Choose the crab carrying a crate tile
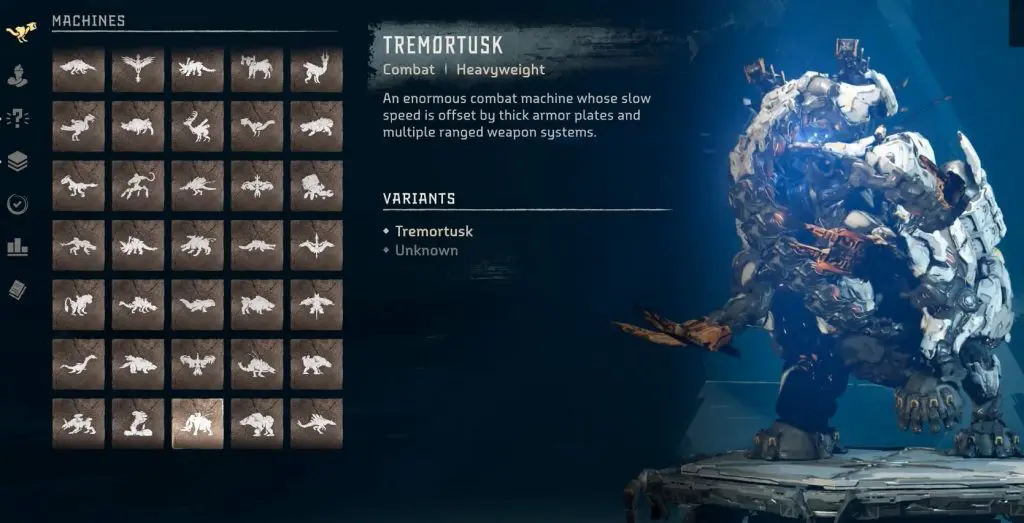The height and width of the screenshot is (523, 1024). (316, 187)
